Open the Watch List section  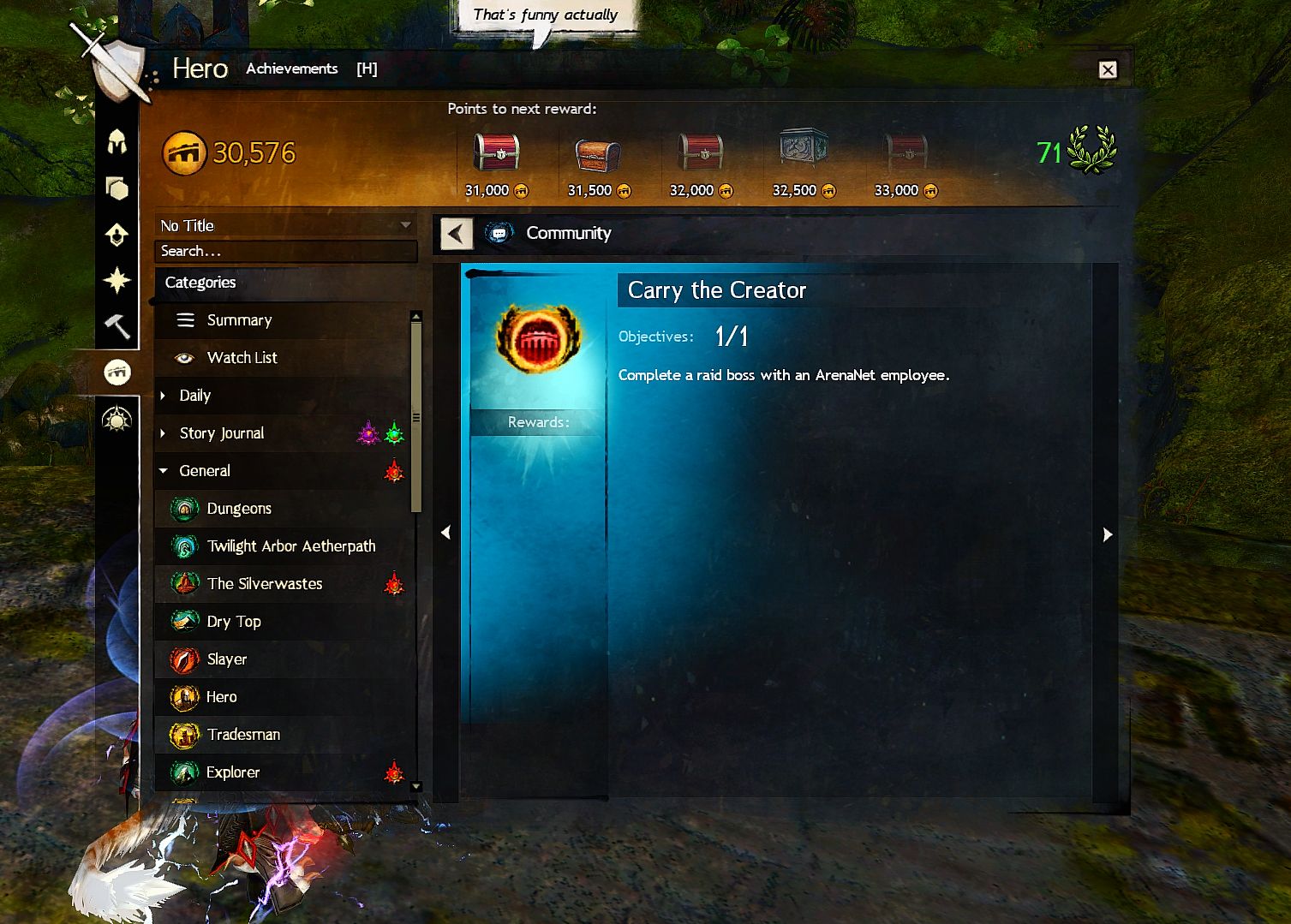pyautogui.click(x=241, y=357)
